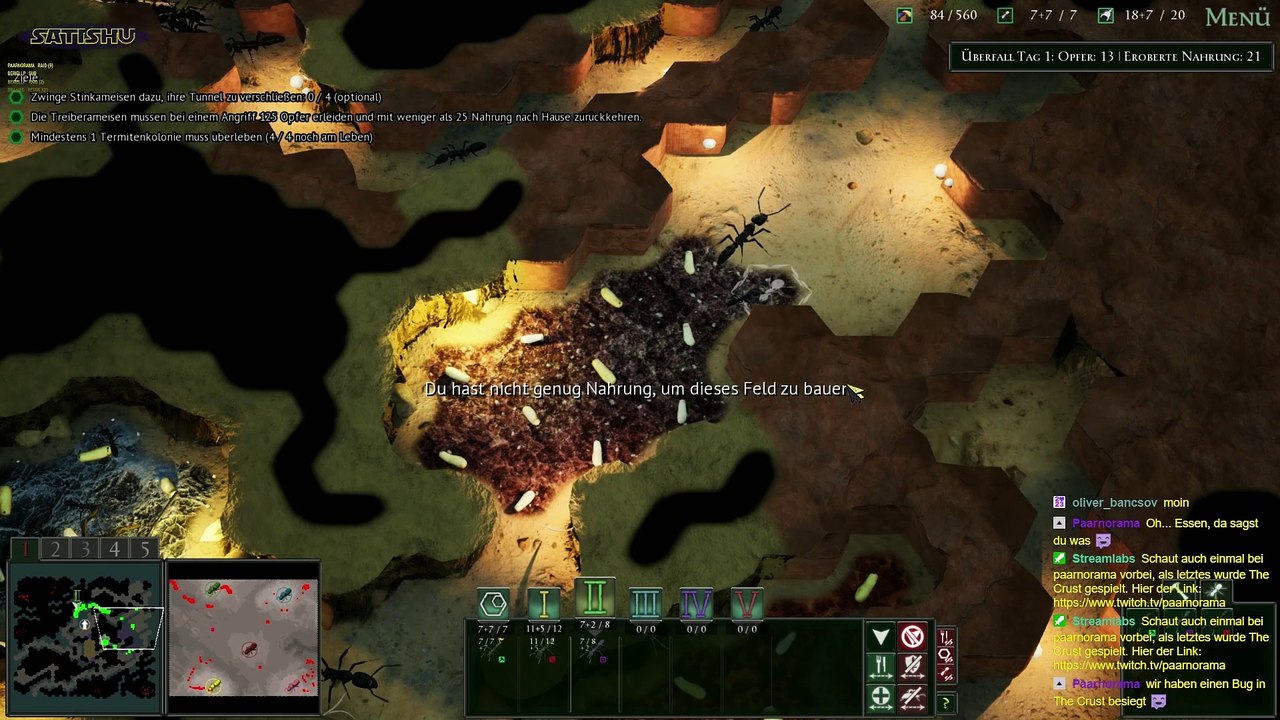Switch to minimap tab 2
The height and width of the screenshot is (720, 1280).
[x=55, y=549]
